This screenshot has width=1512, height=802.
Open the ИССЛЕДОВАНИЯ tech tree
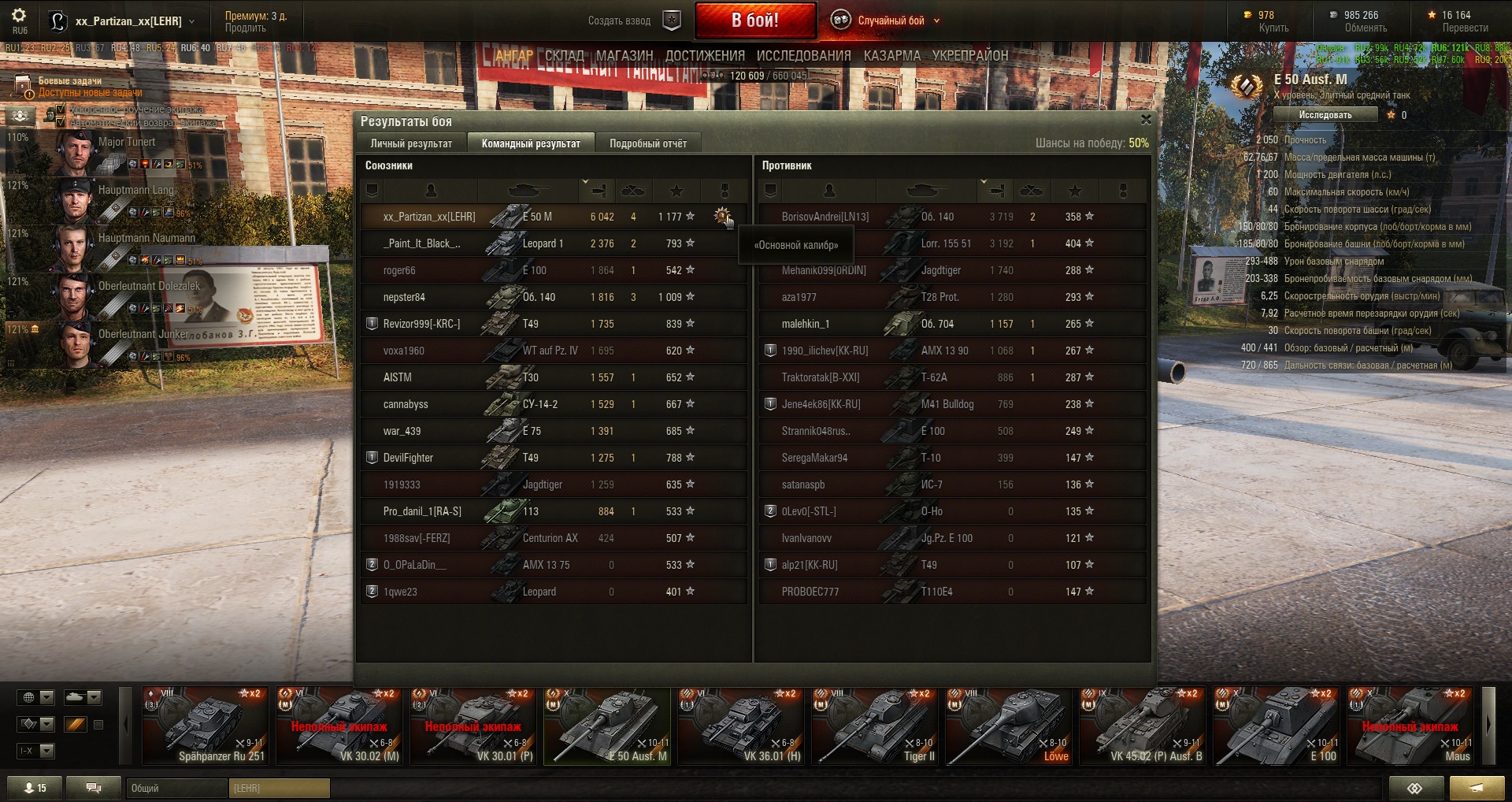click(803, 56)
